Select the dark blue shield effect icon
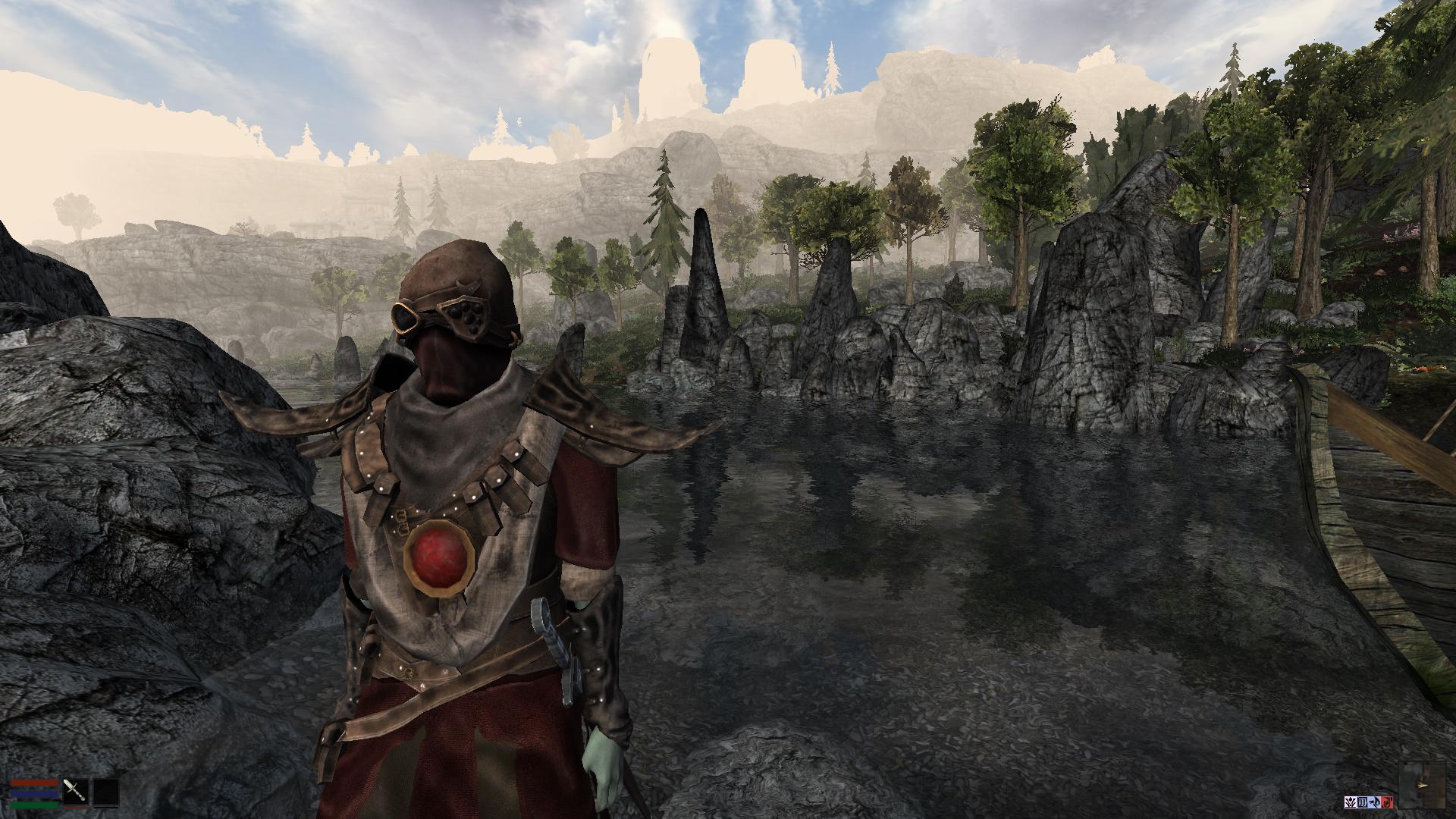Screen dimensions: 1456x819 click(1363, 801)
